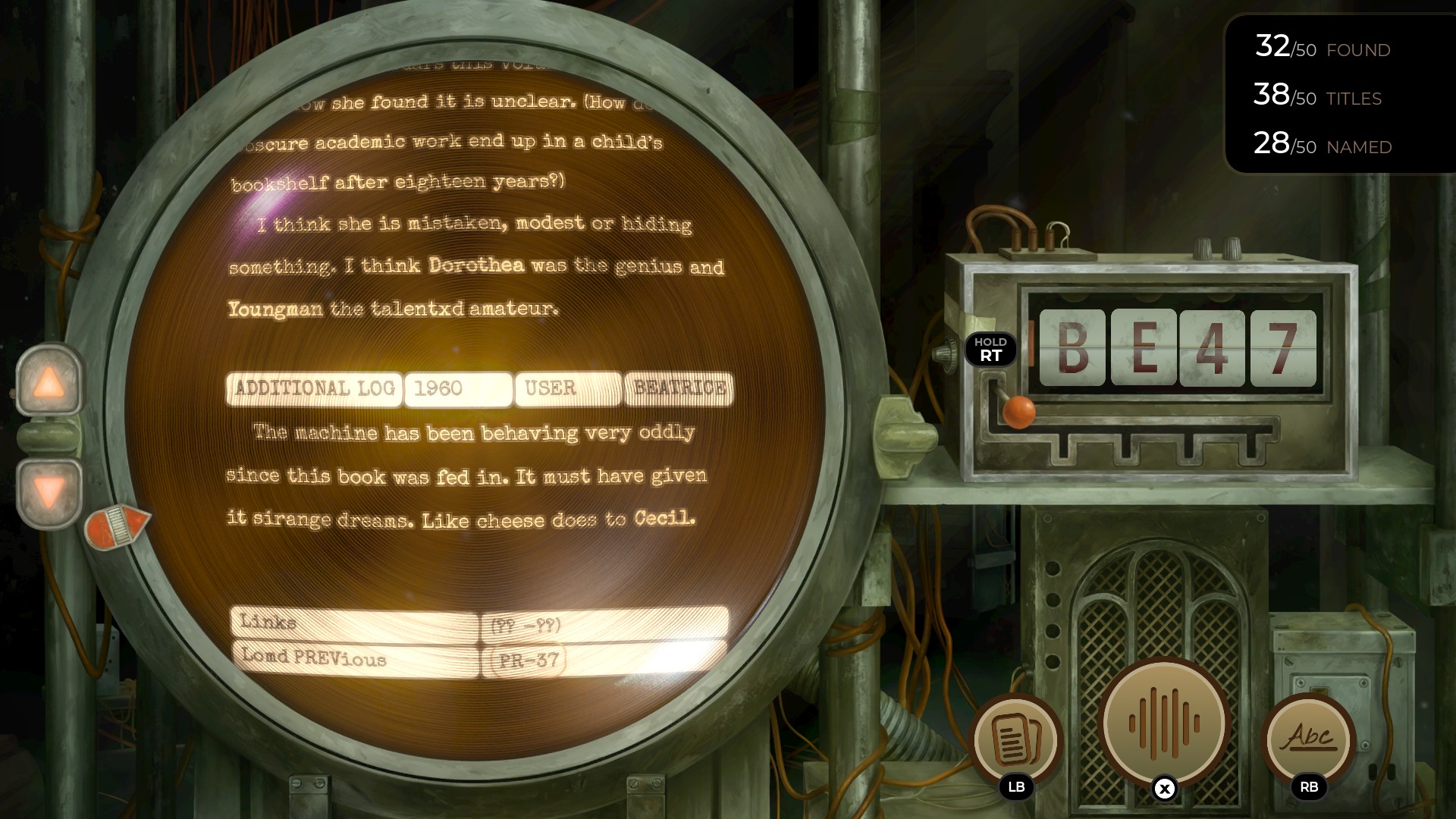
Task: Load previous book PR-37
Action: coord(526,660)
